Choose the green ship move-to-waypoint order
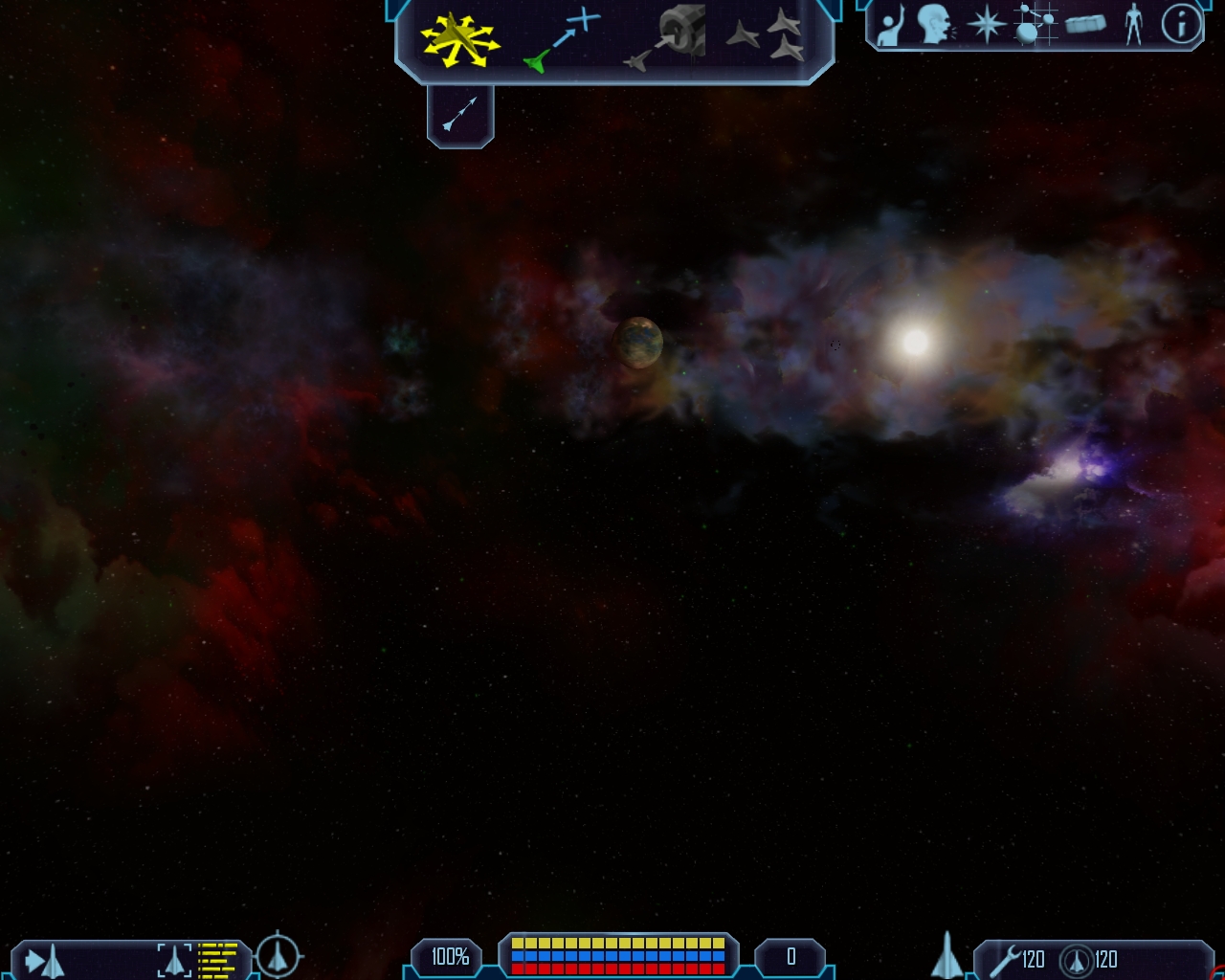The height and width of the screenshot is (980, 1225). (563, 40)
